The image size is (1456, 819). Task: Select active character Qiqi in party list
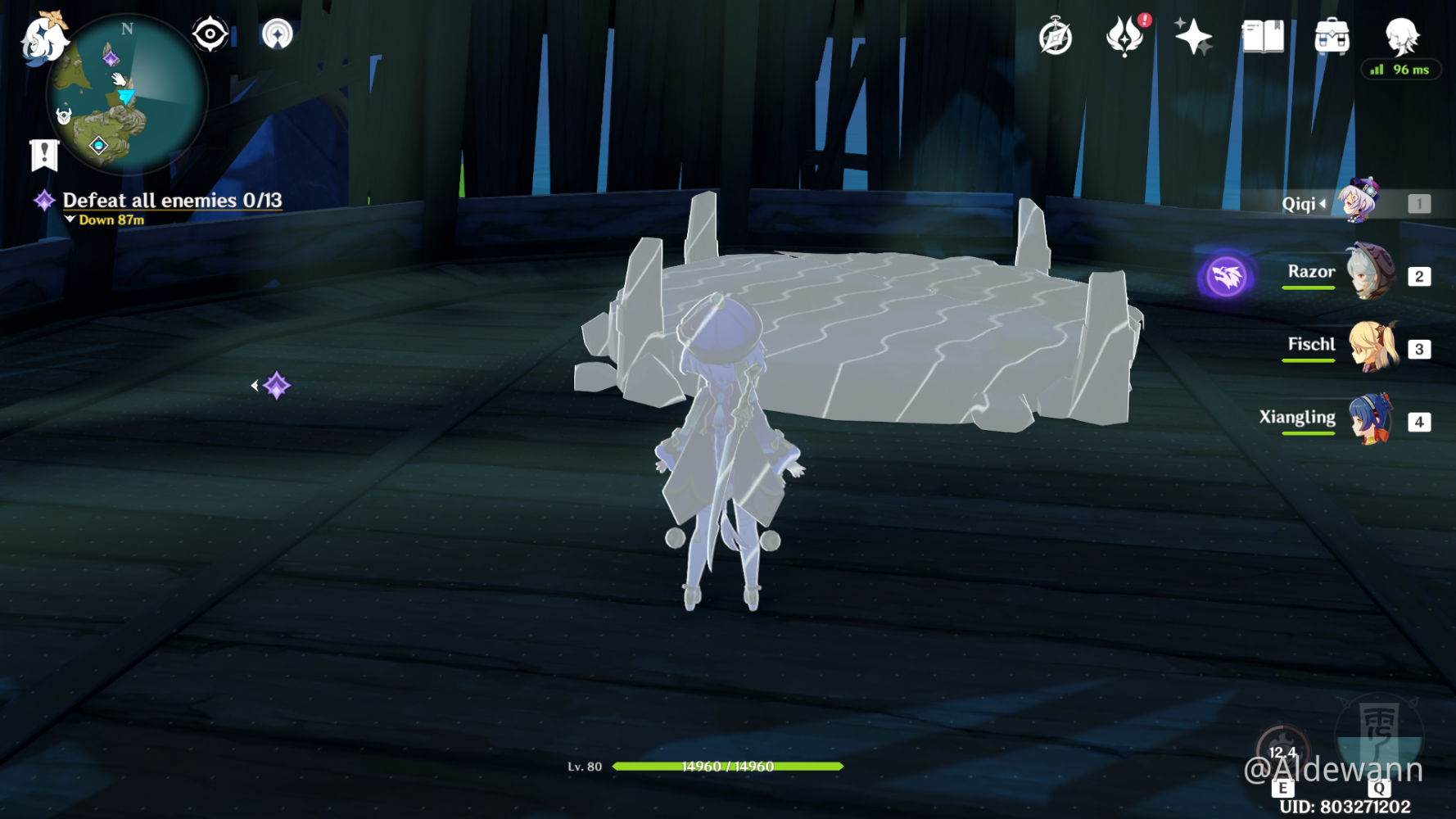(x=1359, y=201)
